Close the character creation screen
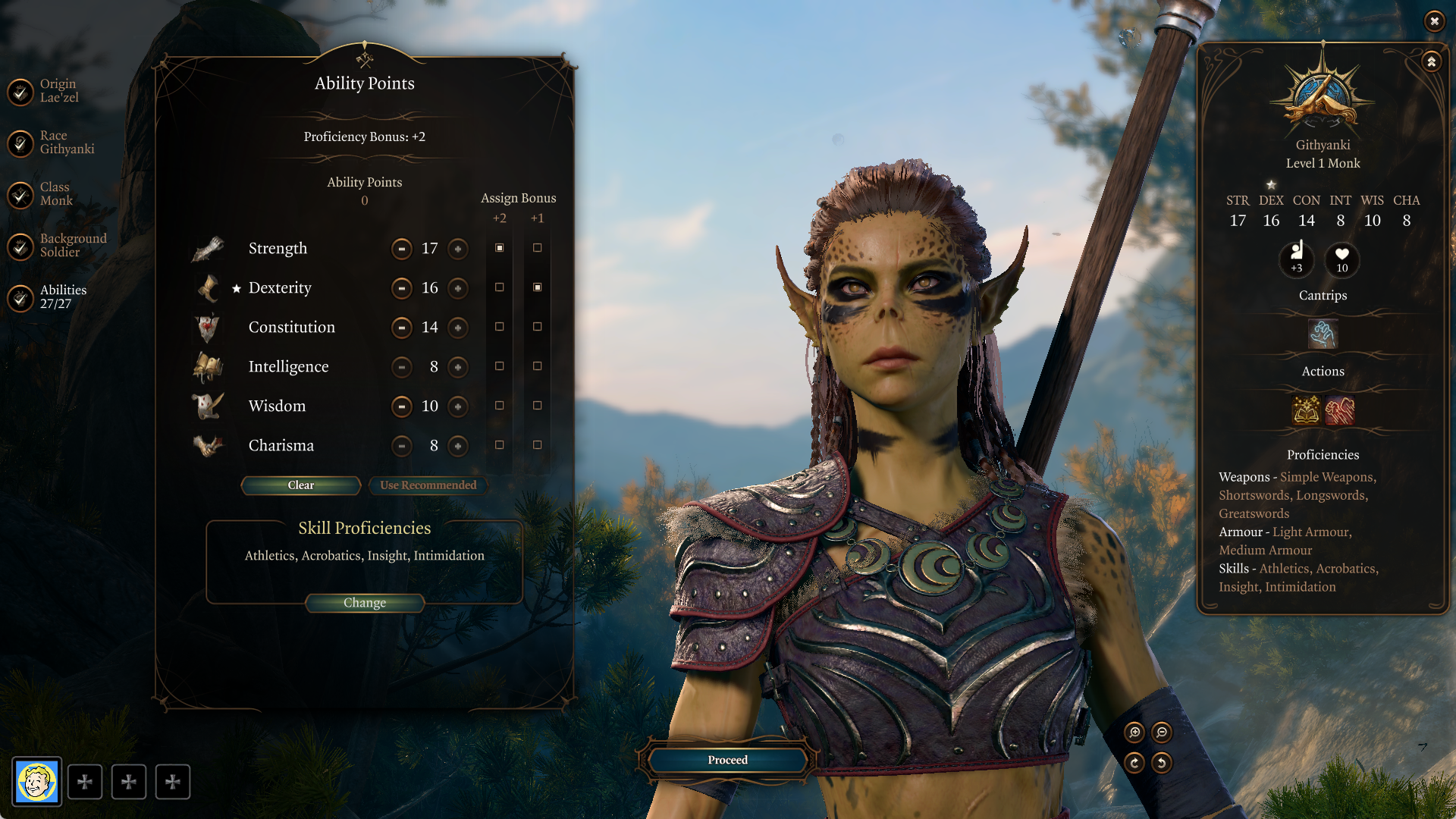The width and height of the screenshot is (1456, 819). [1434, 21]
